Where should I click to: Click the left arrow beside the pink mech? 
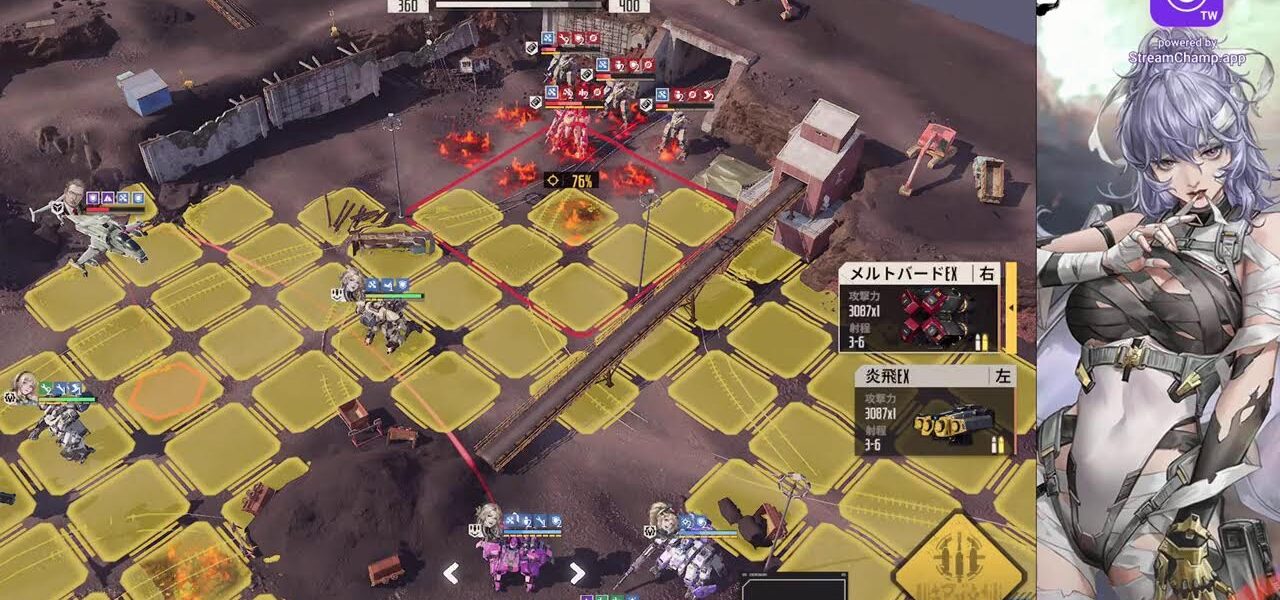(452, 573)
